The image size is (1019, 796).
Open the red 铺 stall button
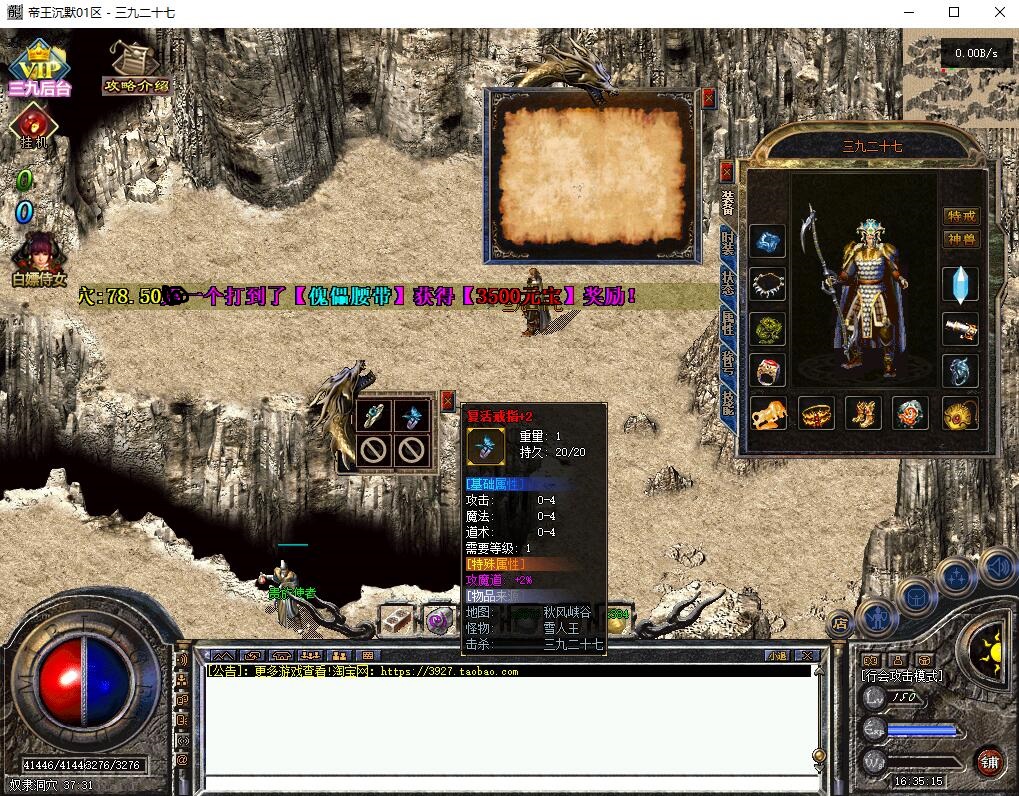point(989,761)
